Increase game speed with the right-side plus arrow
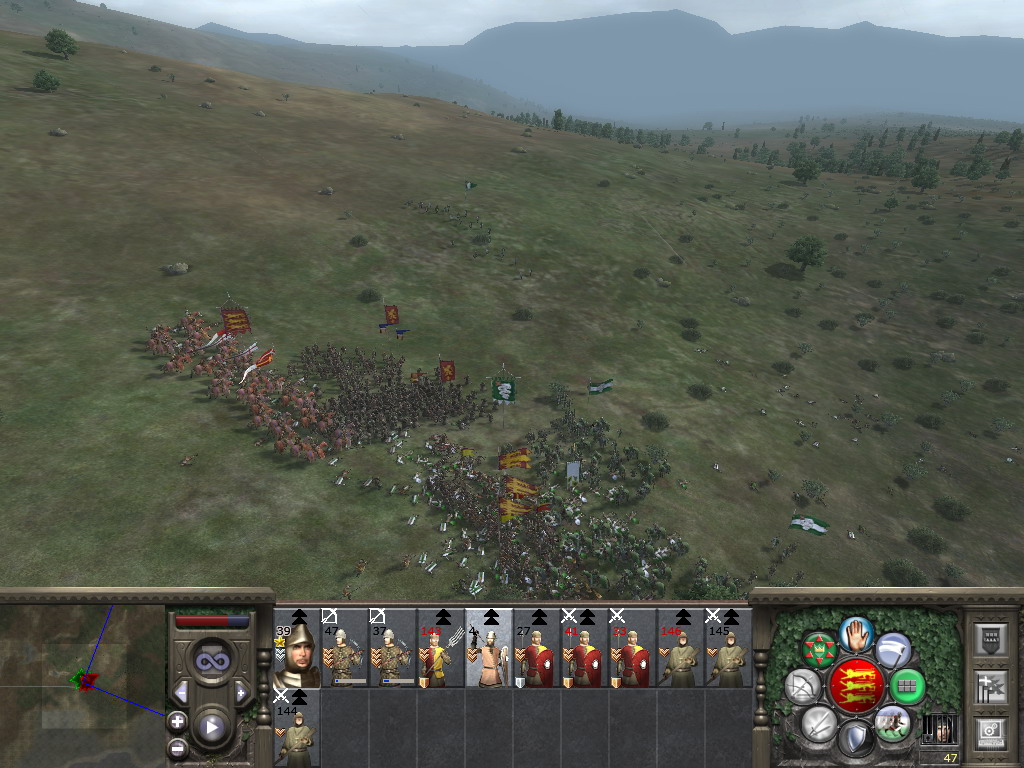Screen dimensions: 1024x768 (241, 692)
